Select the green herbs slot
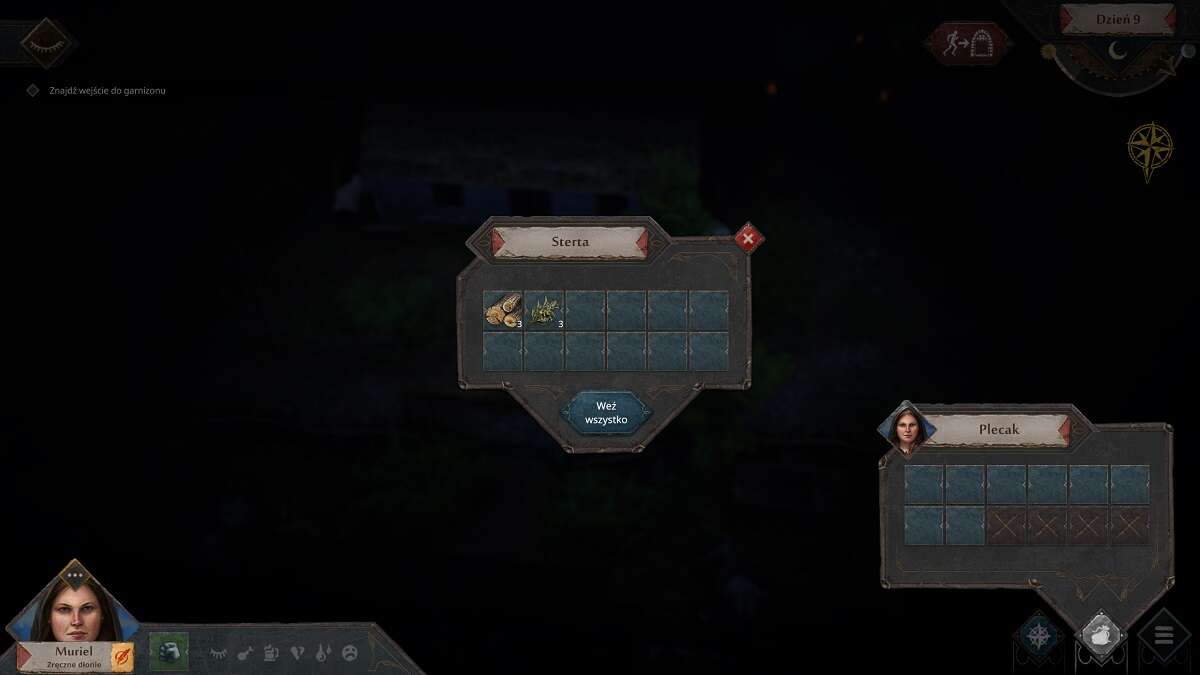This screenshot has width=1200, height=675. pos(544,311)
